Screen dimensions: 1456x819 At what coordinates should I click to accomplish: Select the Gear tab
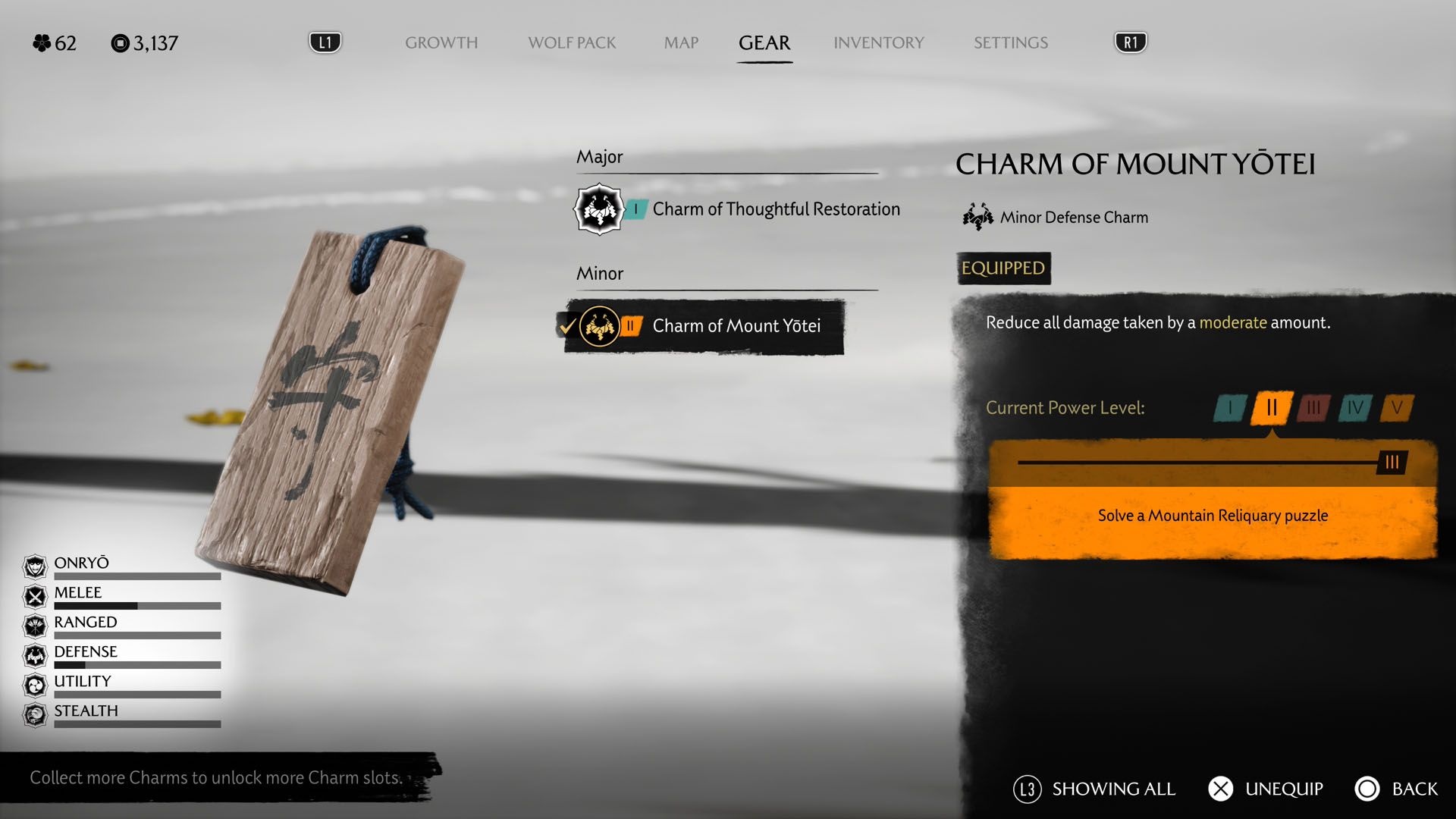[x=764, y=42]
